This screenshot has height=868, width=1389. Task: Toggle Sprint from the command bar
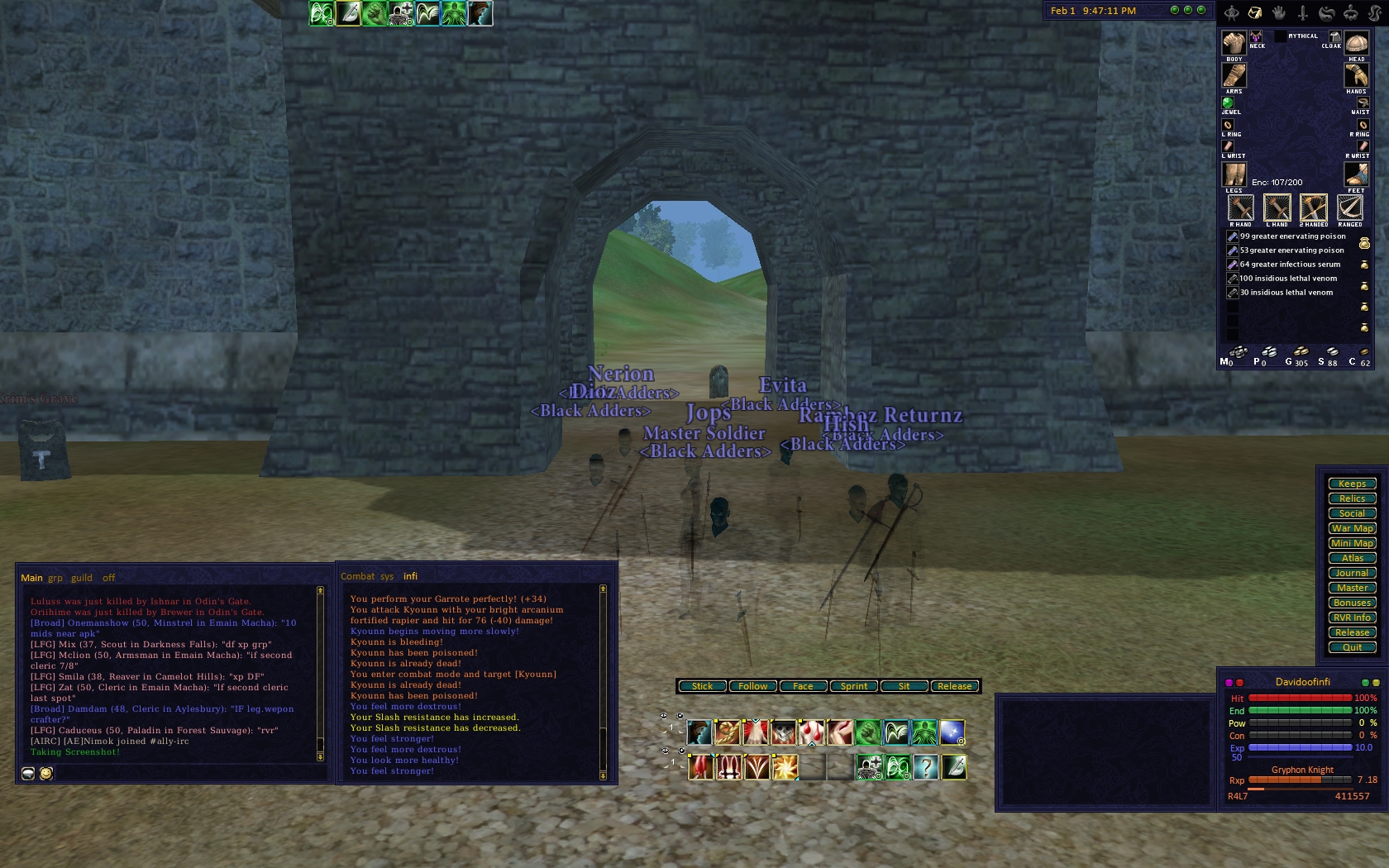coord(854,686)
